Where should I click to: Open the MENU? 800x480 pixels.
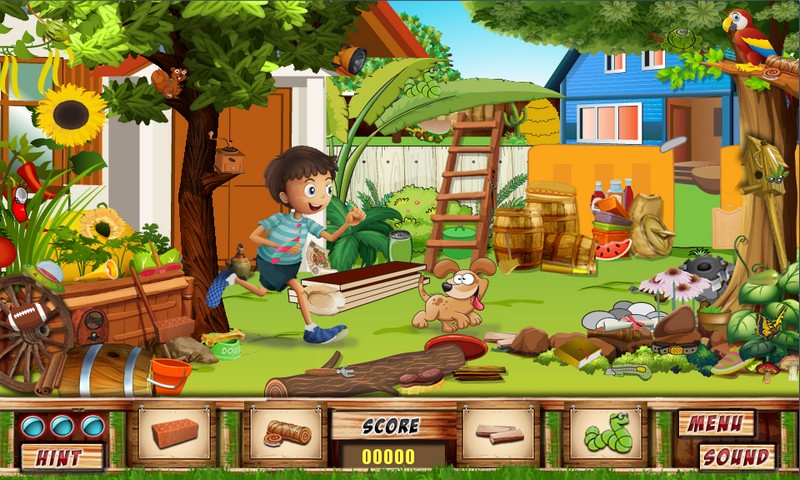[716, 424]
